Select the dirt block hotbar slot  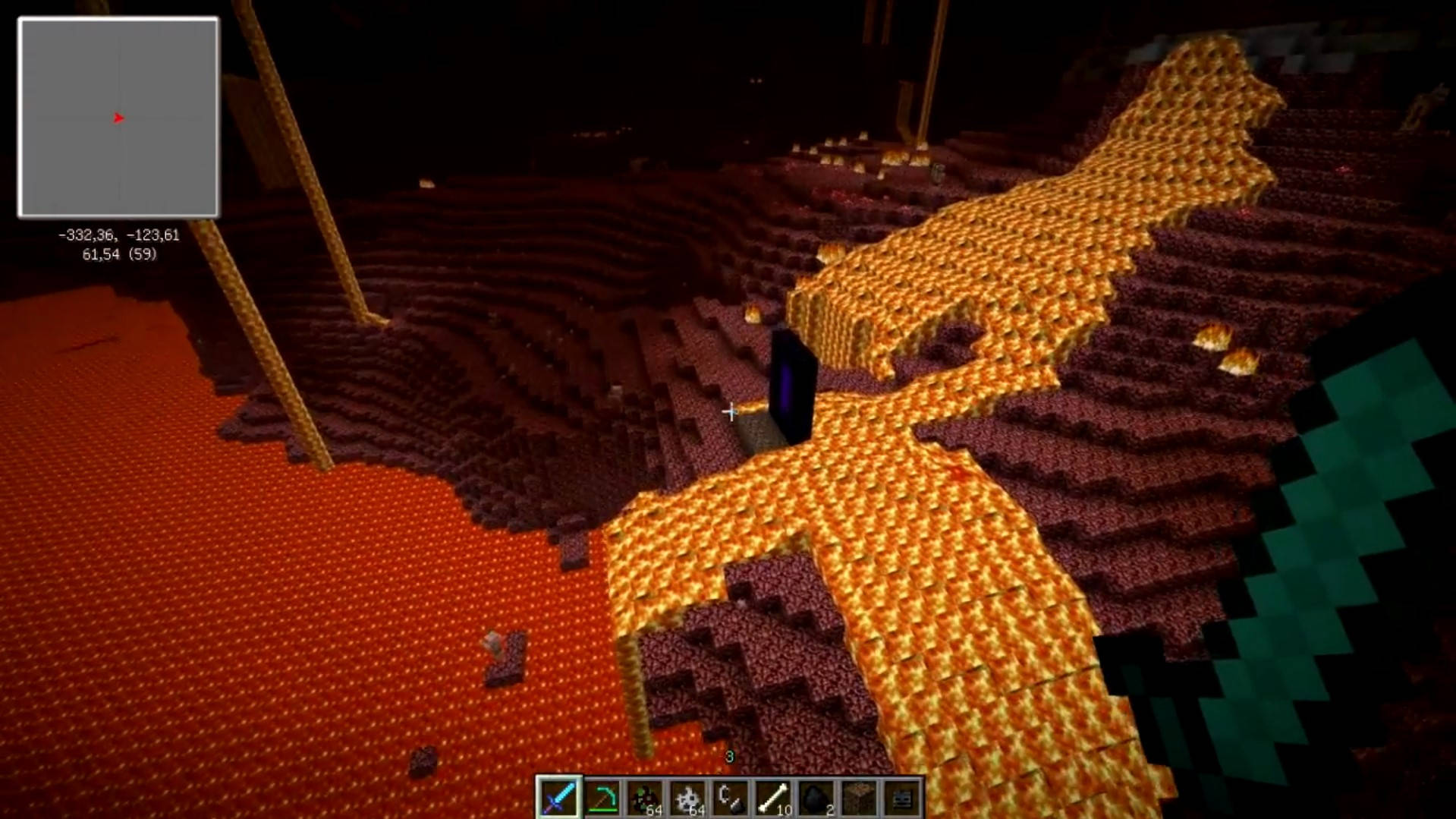(x=859, y=798)
